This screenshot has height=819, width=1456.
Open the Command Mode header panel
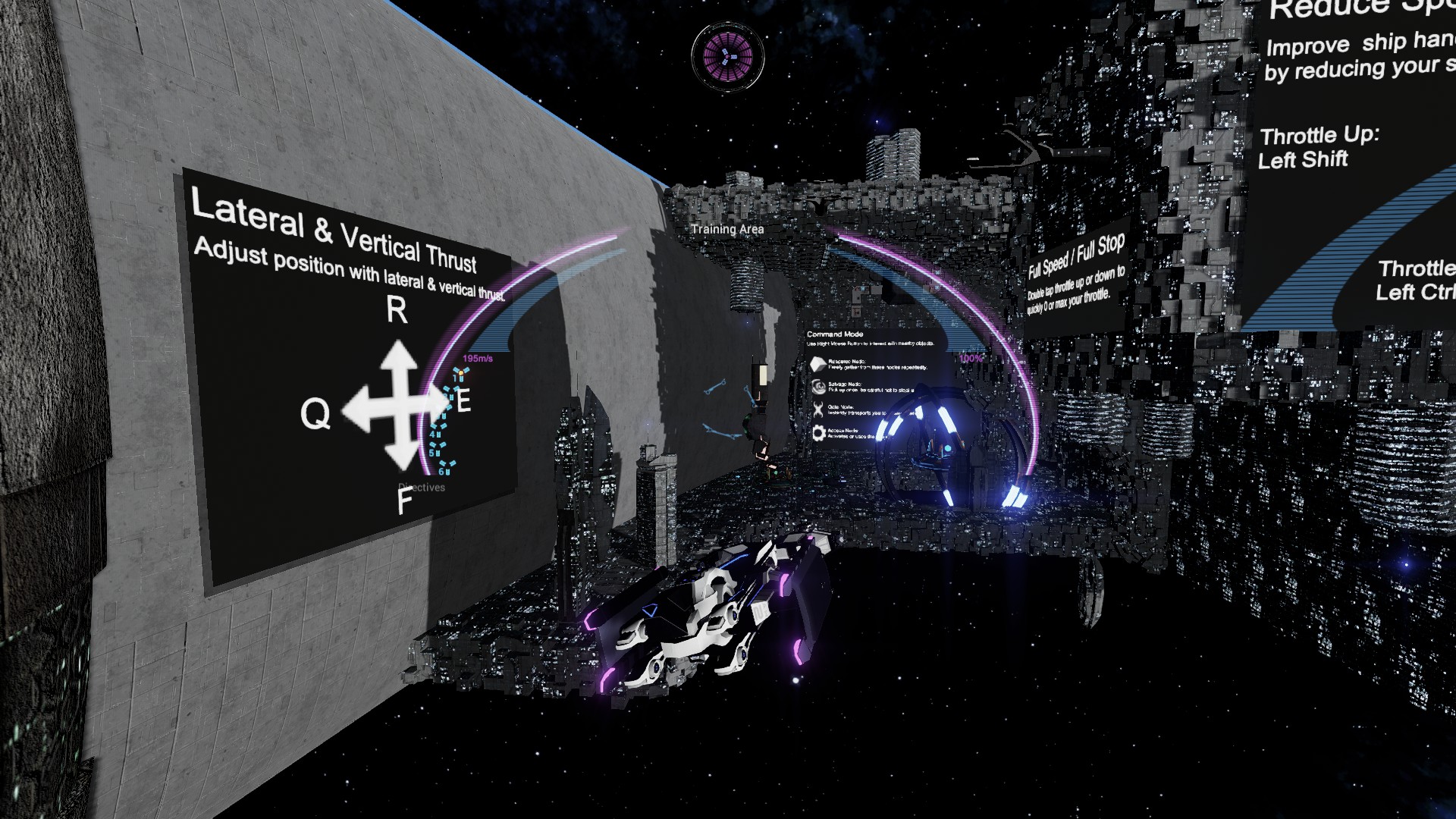click(x=834, y=334)
